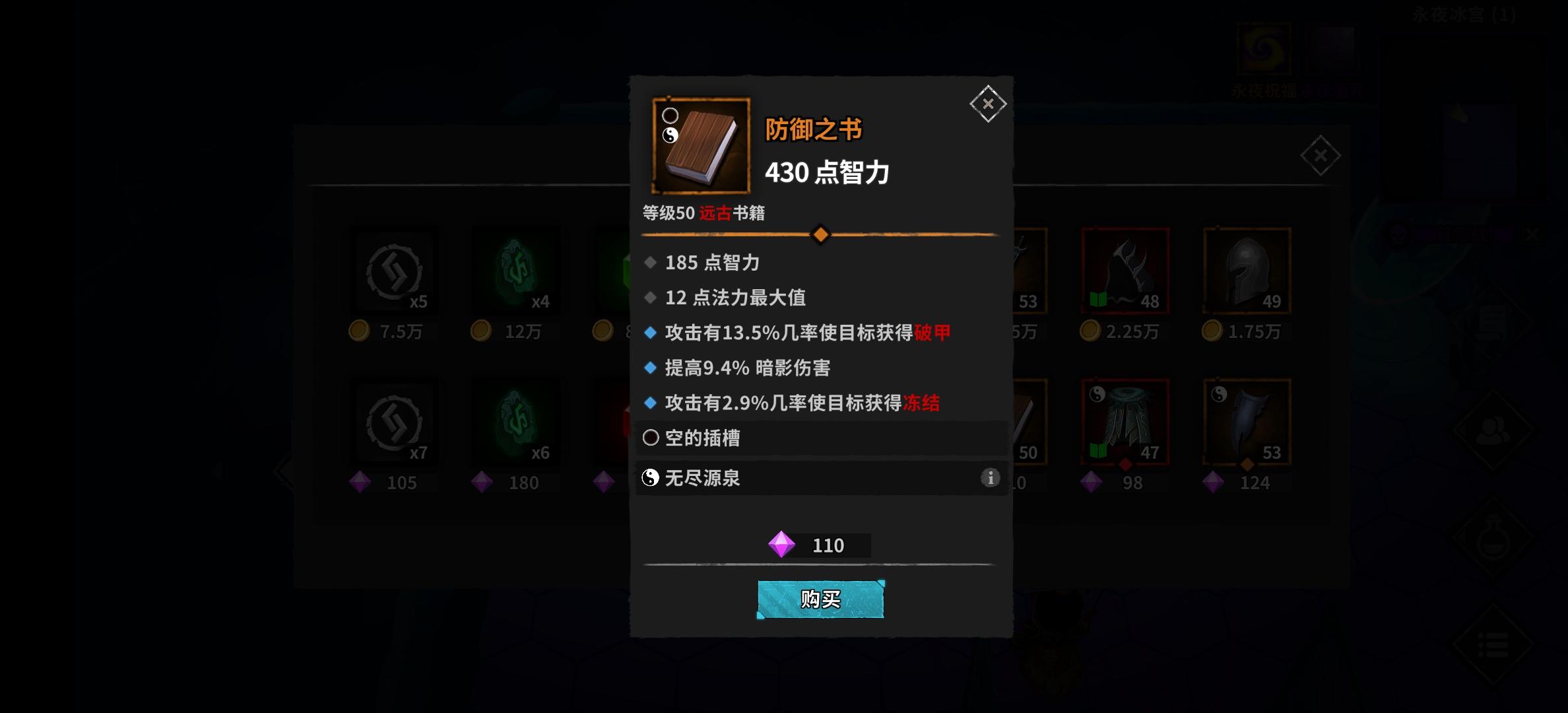Click the info icon beside 无尽源泉
Screen dimensions: 1568x713
click(989, 478)
